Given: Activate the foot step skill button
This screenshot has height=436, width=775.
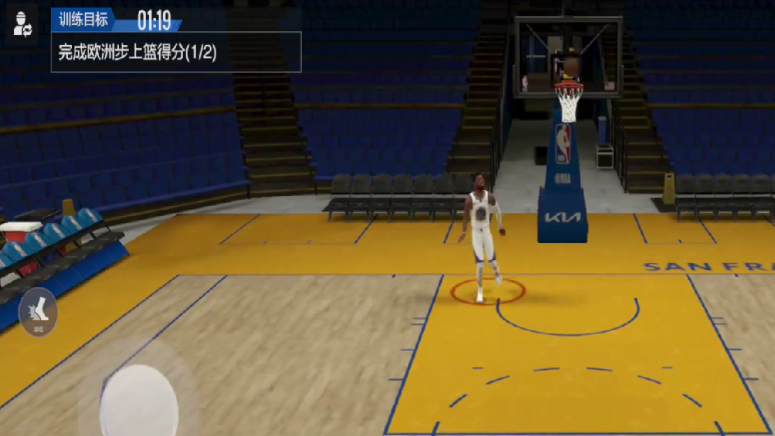Looking at the screenshot, I should (38, 311).
